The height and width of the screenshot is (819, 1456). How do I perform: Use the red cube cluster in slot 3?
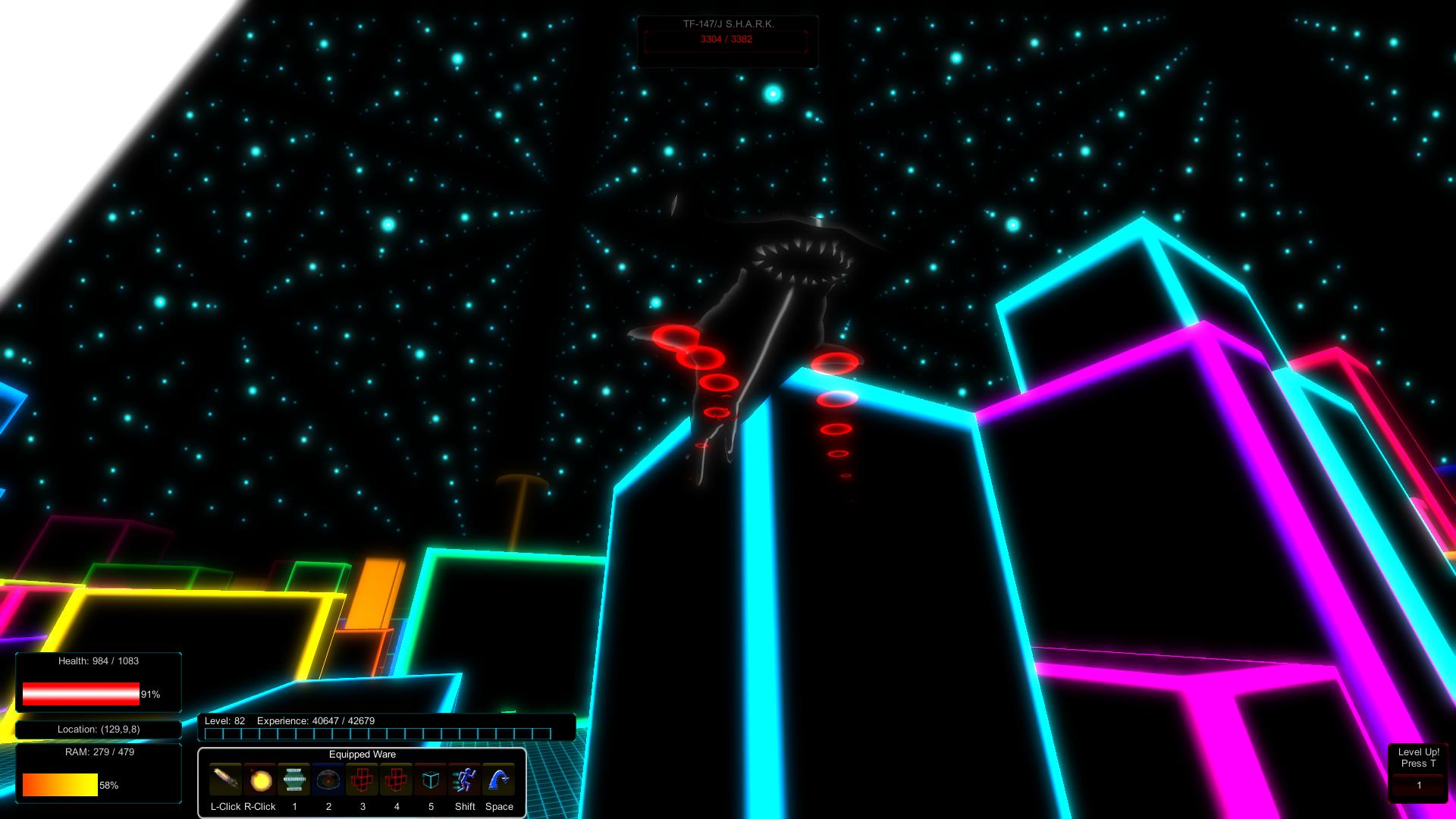pos(362,780)
